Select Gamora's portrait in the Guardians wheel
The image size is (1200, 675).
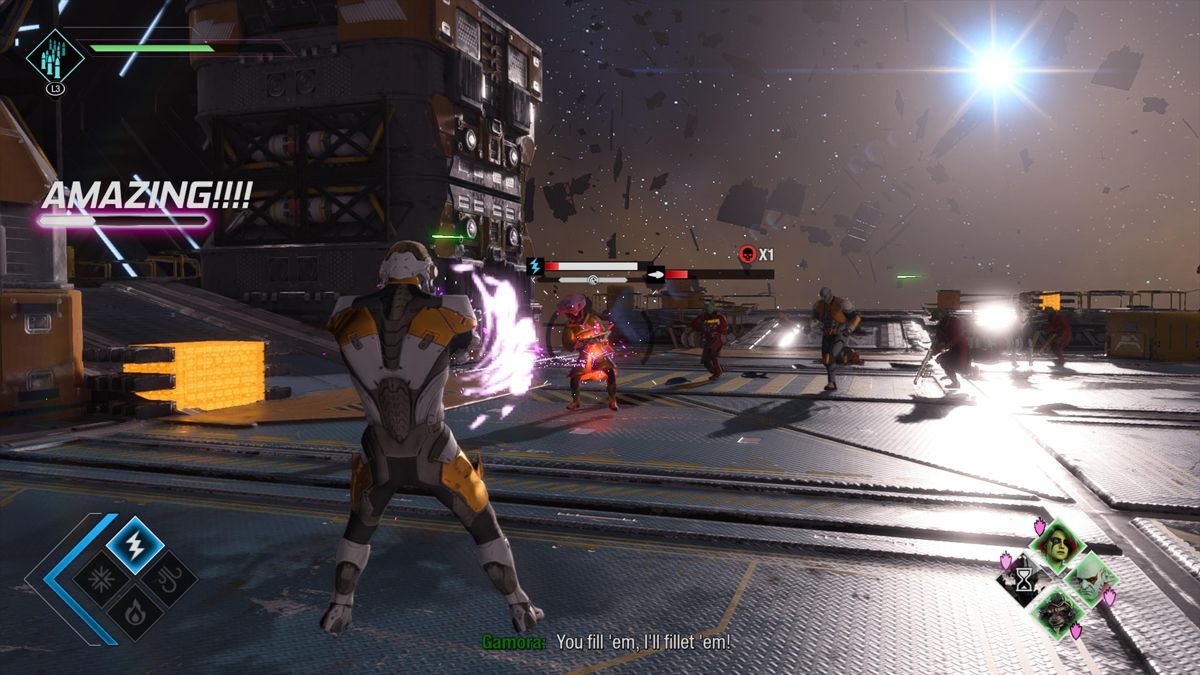coord(1056,545)
